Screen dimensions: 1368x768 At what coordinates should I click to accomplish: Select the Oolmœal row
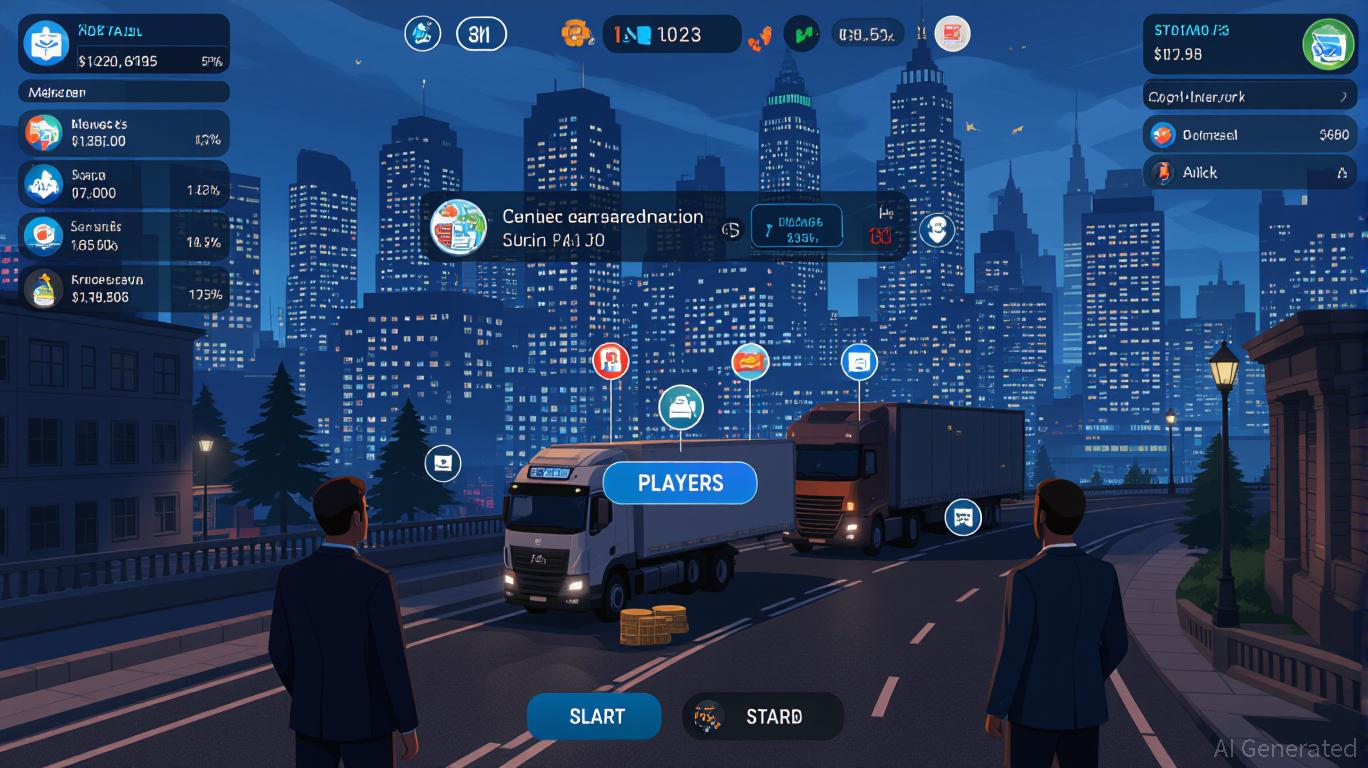point(1250,134)
